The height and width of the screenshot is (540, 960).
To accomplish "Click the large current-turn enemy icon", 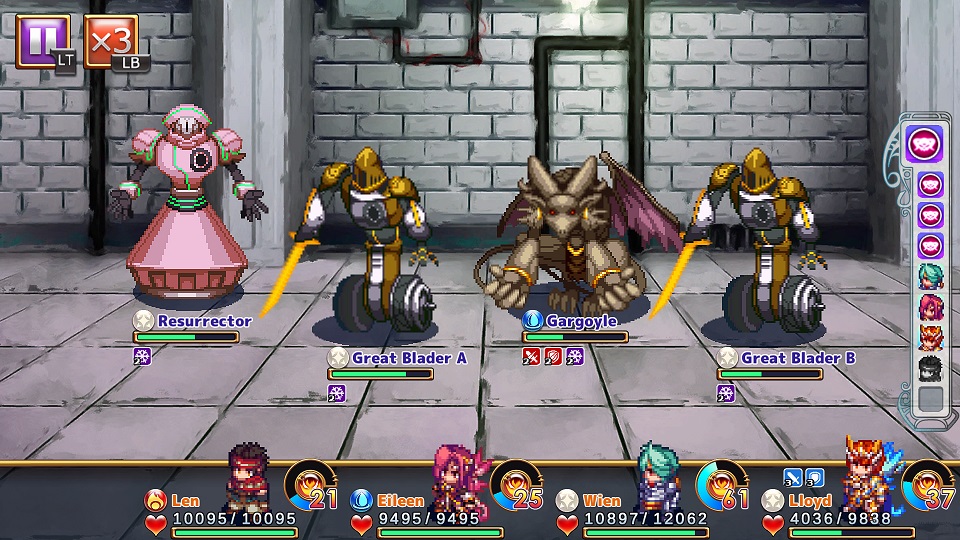I will [x=926, y=144].
